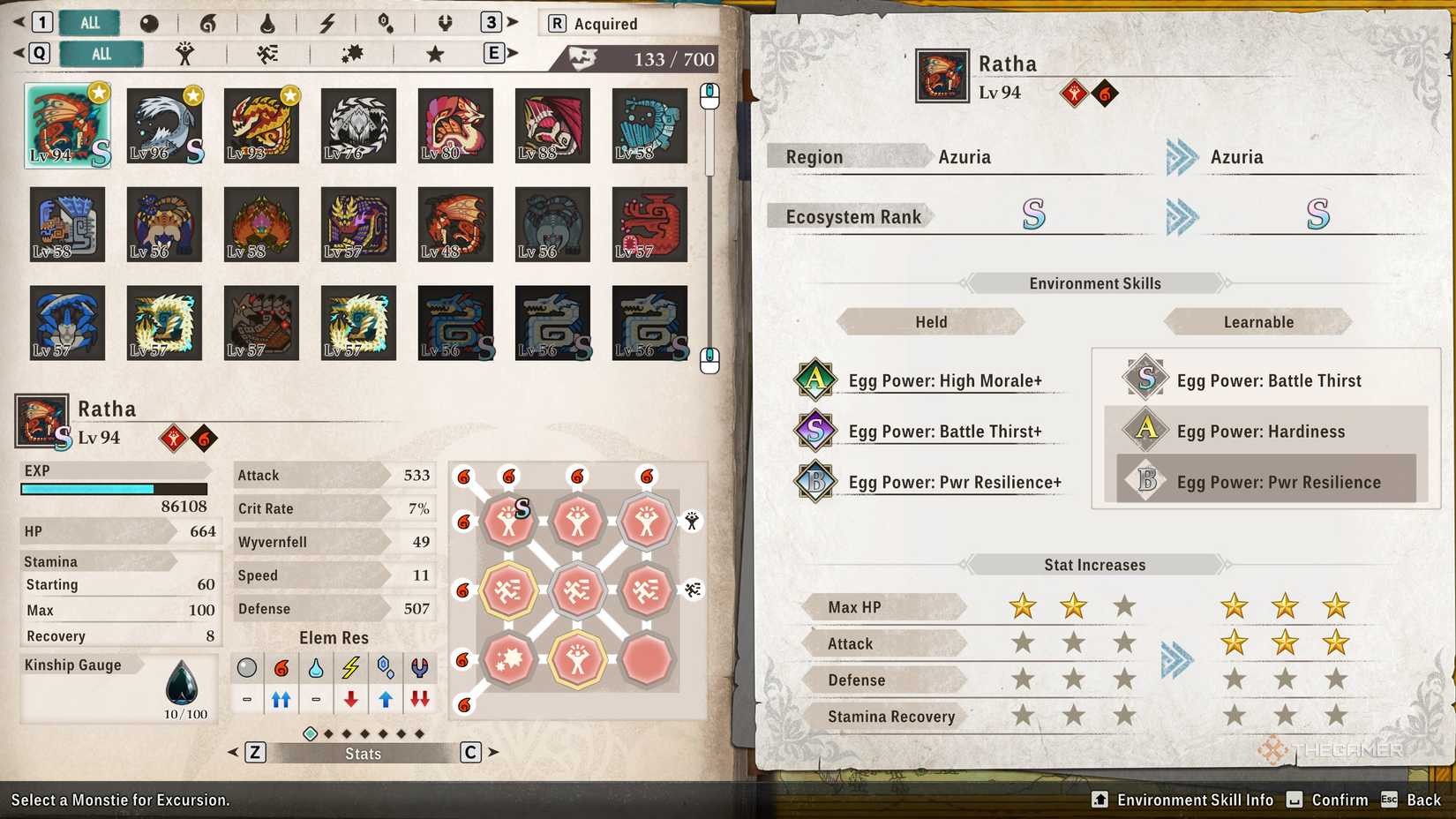Screen dimensions: 1456x819
Task: Select the ALL attack type filter button
Action: coord(101,54)
